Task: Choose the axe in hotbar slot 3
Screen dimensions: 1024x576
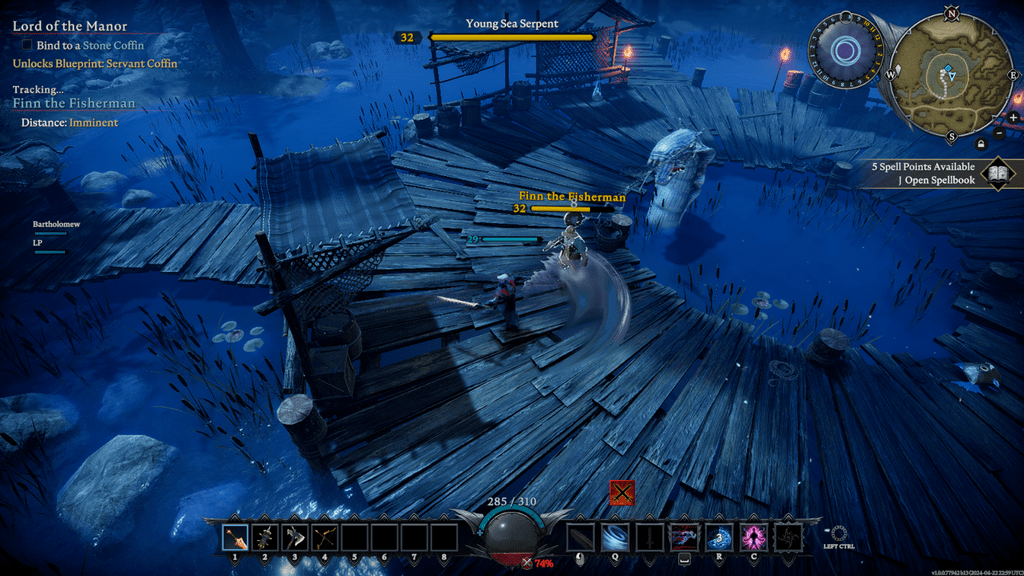Action: click(x=295, y=538)
